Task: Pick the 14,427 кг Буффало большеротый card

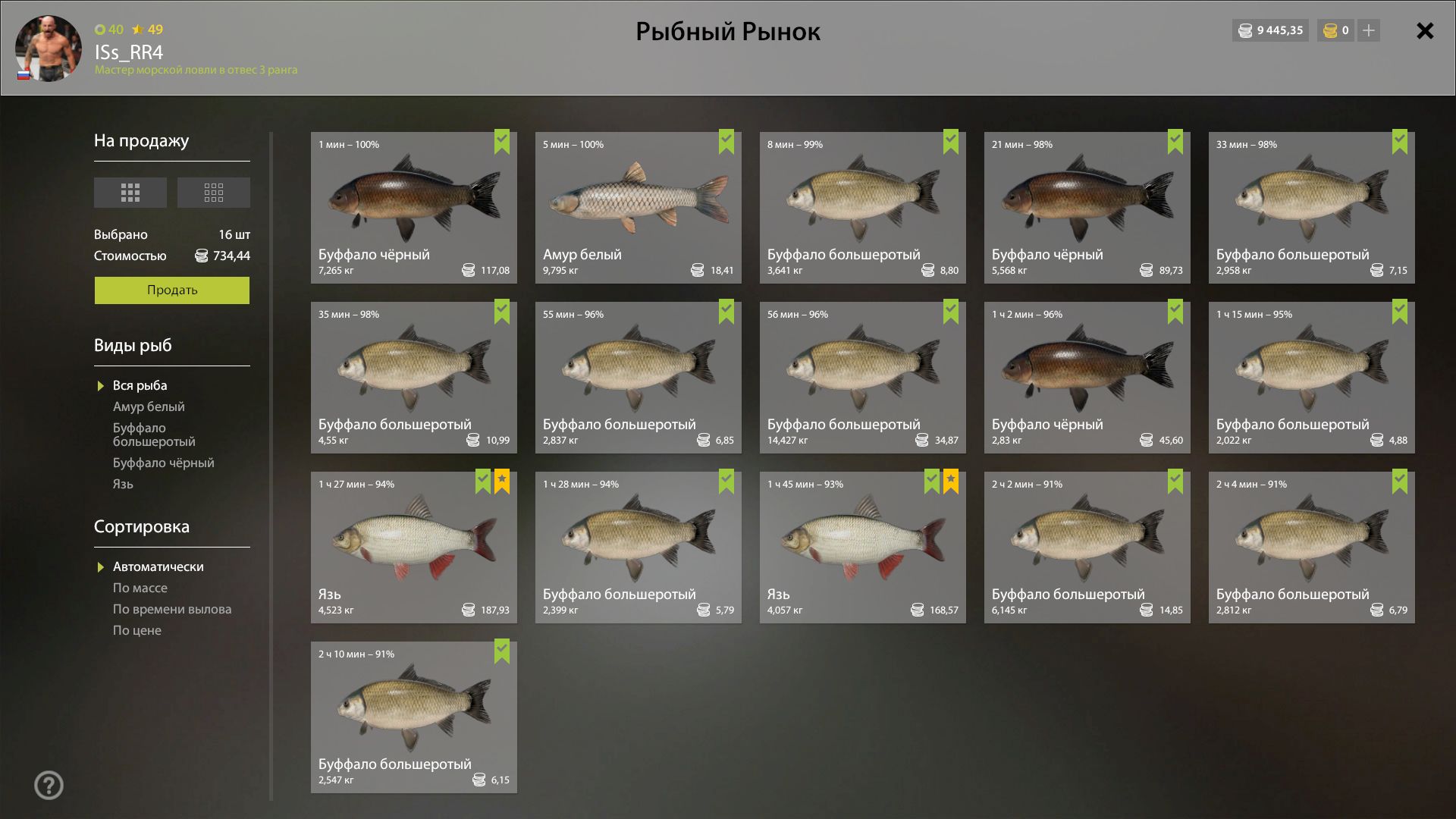Action: pos(862,378)
